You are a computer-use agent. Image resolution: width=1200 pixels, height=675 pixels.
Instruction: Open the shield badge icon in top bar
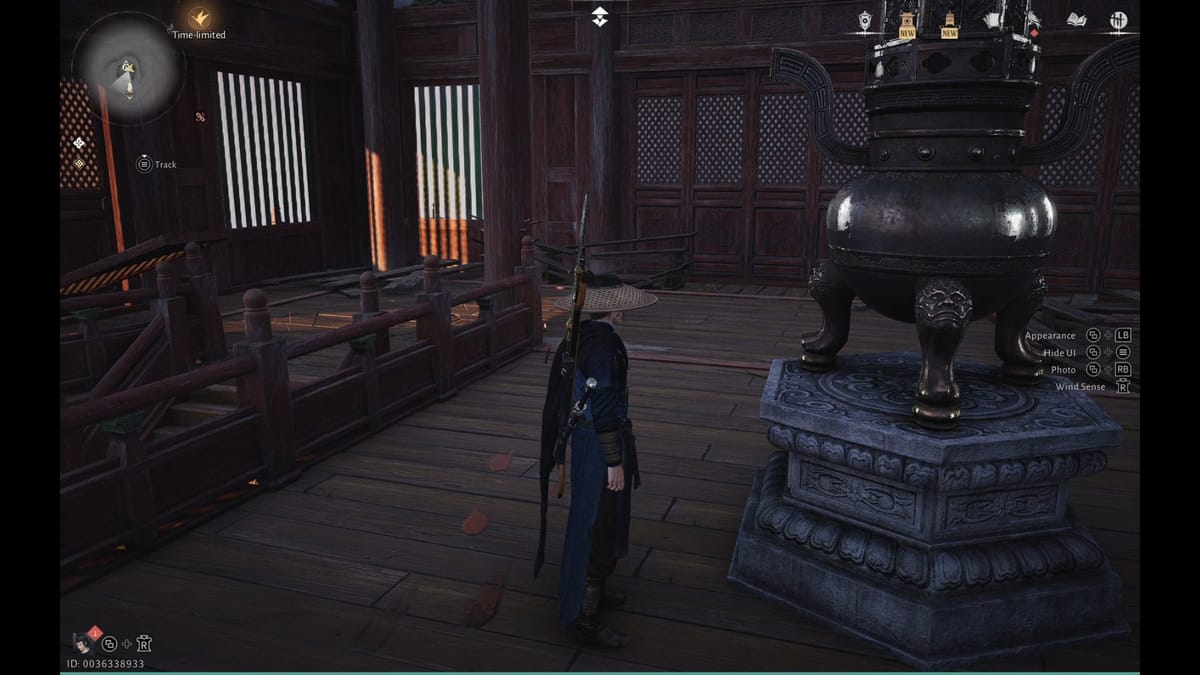pyautogui.click(x=865, y=20)
